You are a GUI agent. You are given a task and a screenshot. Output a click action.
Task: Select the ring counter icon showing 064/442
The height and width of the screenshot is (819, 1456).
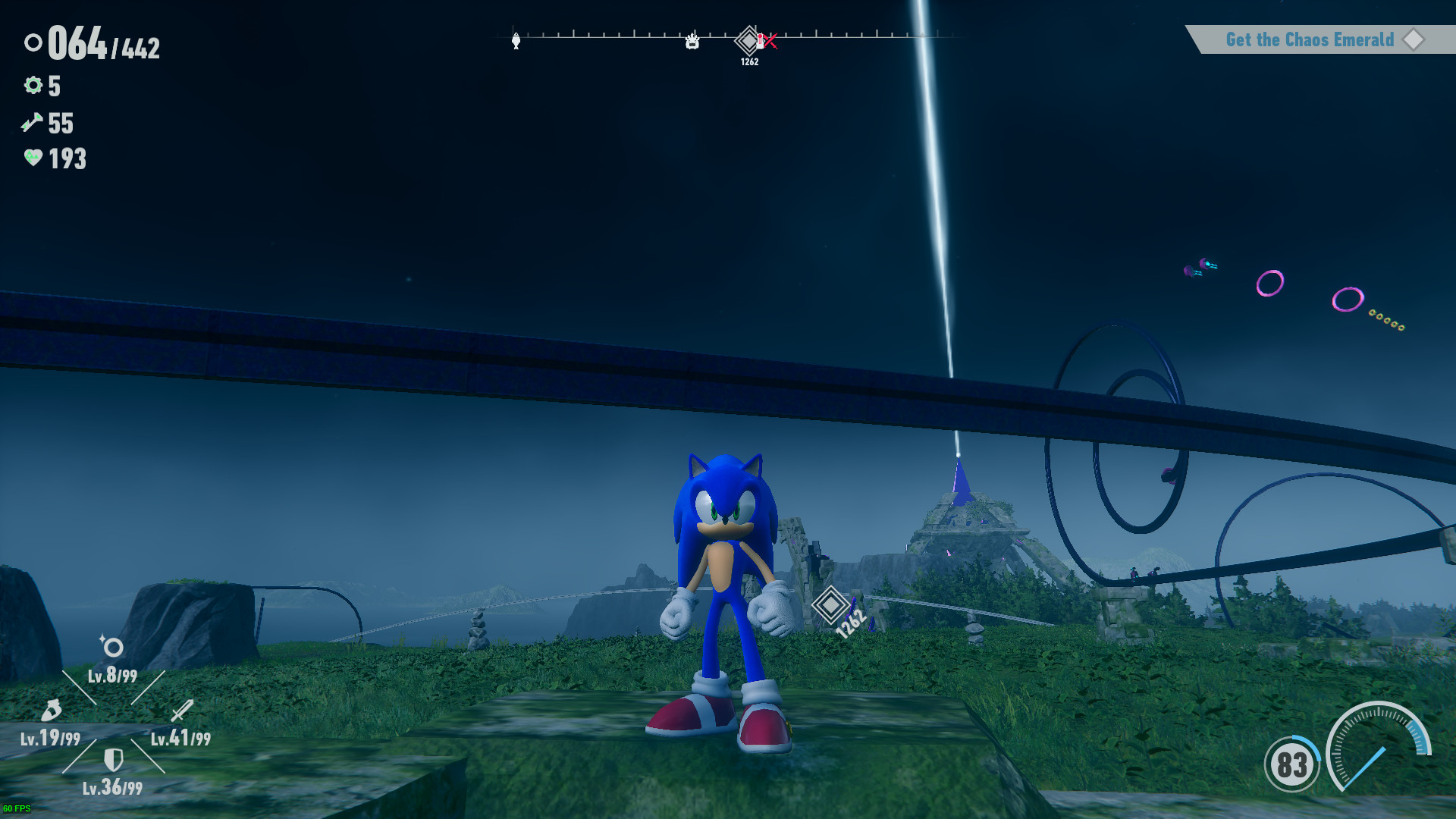coord(33,43)
